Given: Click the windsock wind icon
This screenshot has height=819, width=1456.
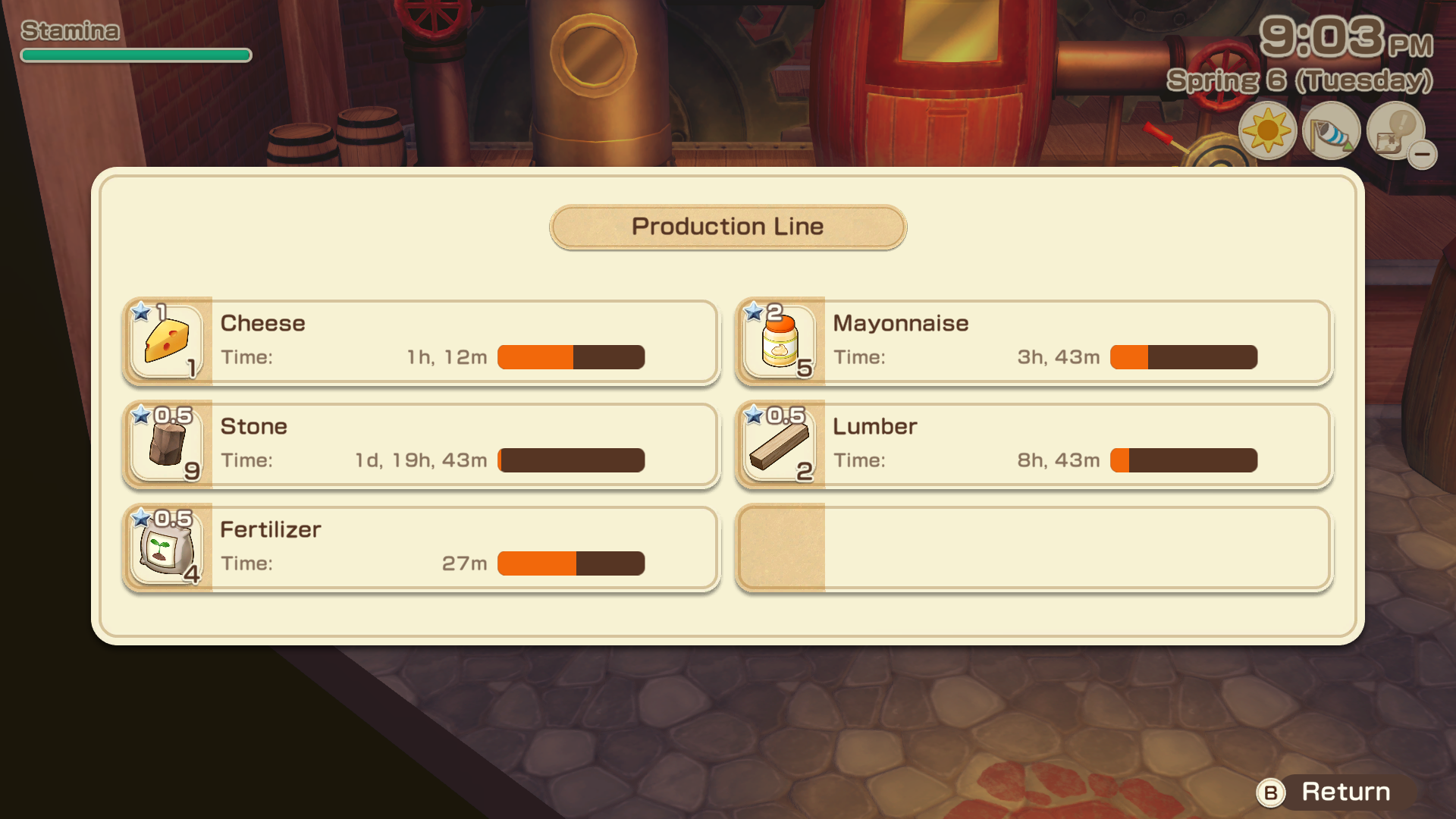Looking at the screenshot, I should tap(1331, 132).
